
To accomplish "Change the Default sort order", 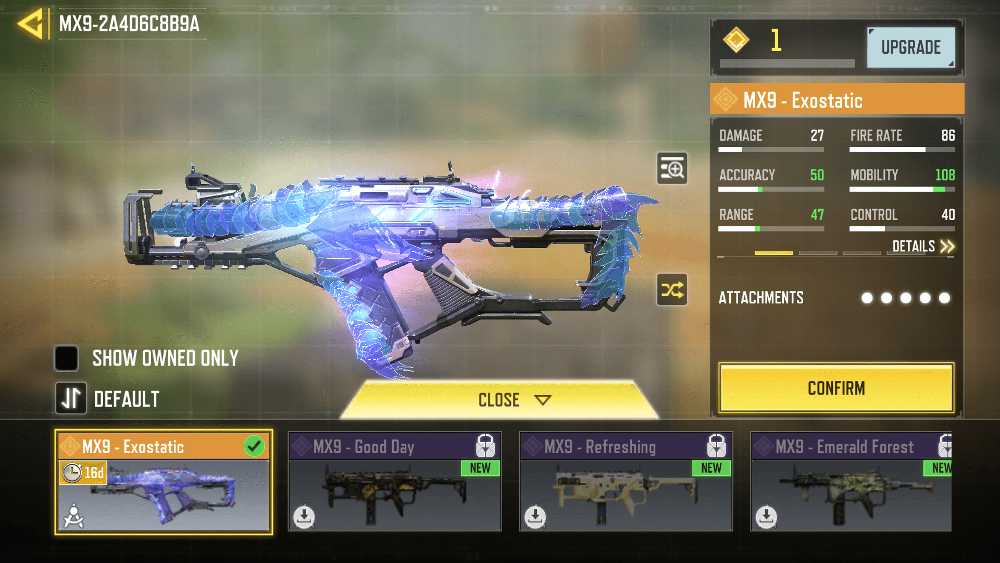I will point(70,399).
